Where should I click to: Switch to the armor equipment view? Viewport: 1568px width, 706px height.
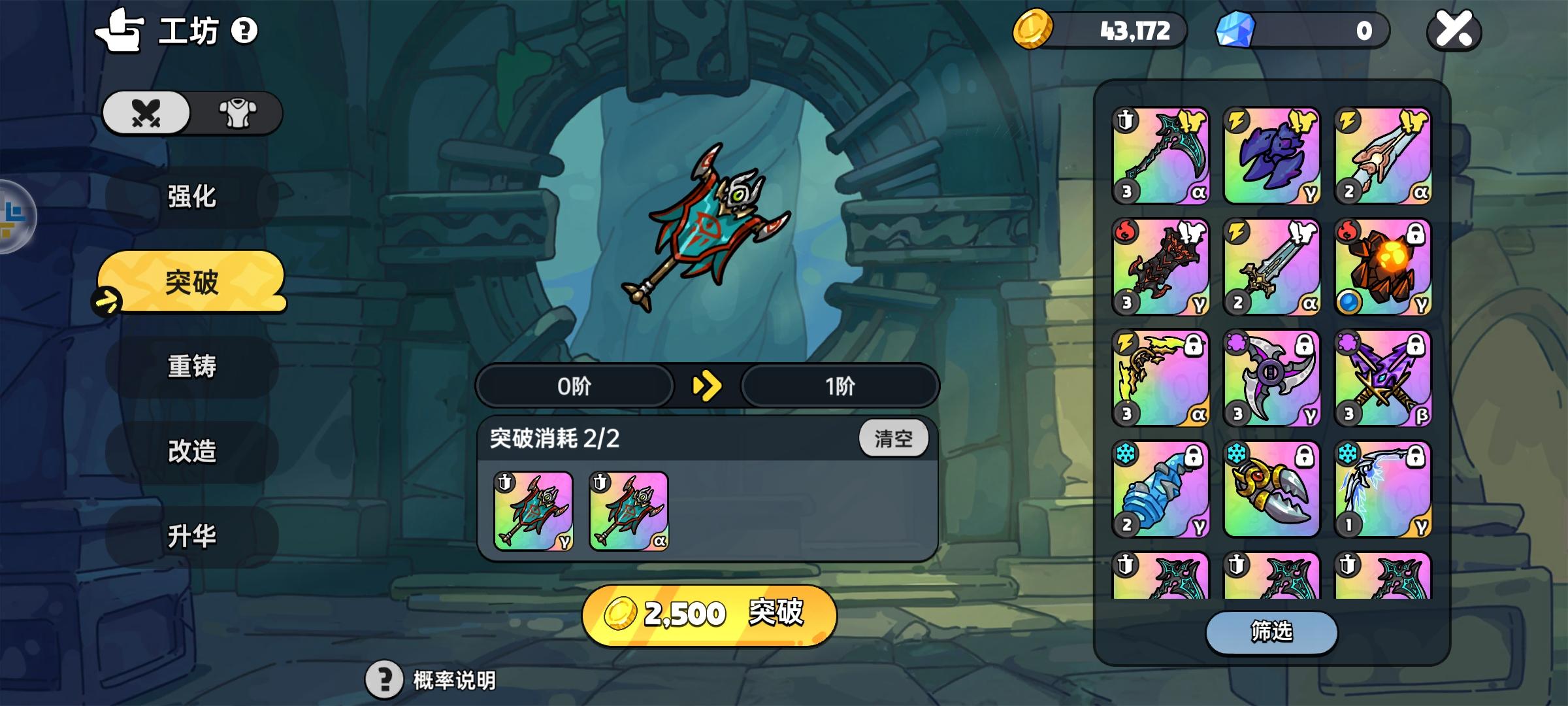[x=238, y=112]
